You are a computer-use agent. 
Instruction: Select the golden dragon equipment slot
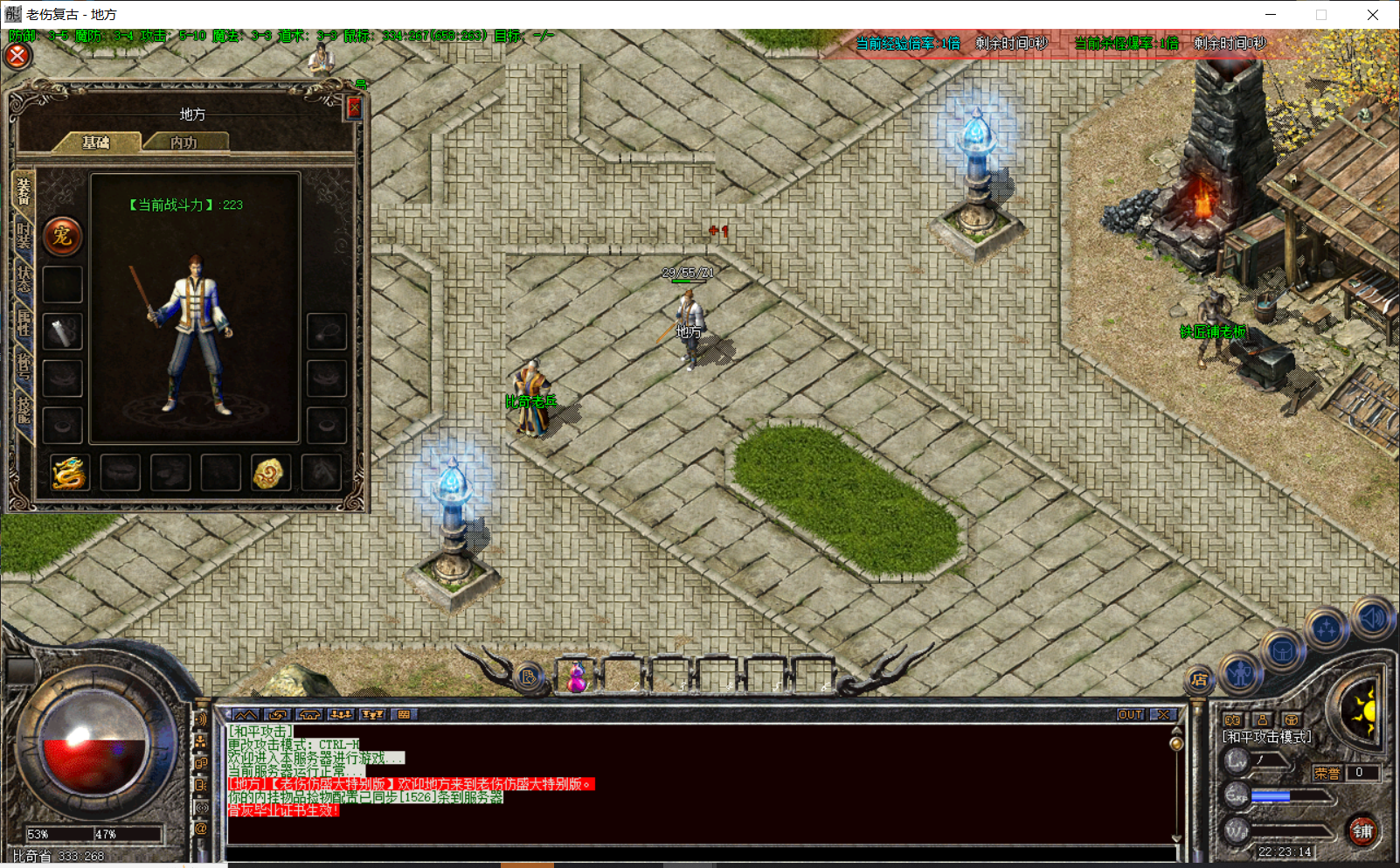69,473
